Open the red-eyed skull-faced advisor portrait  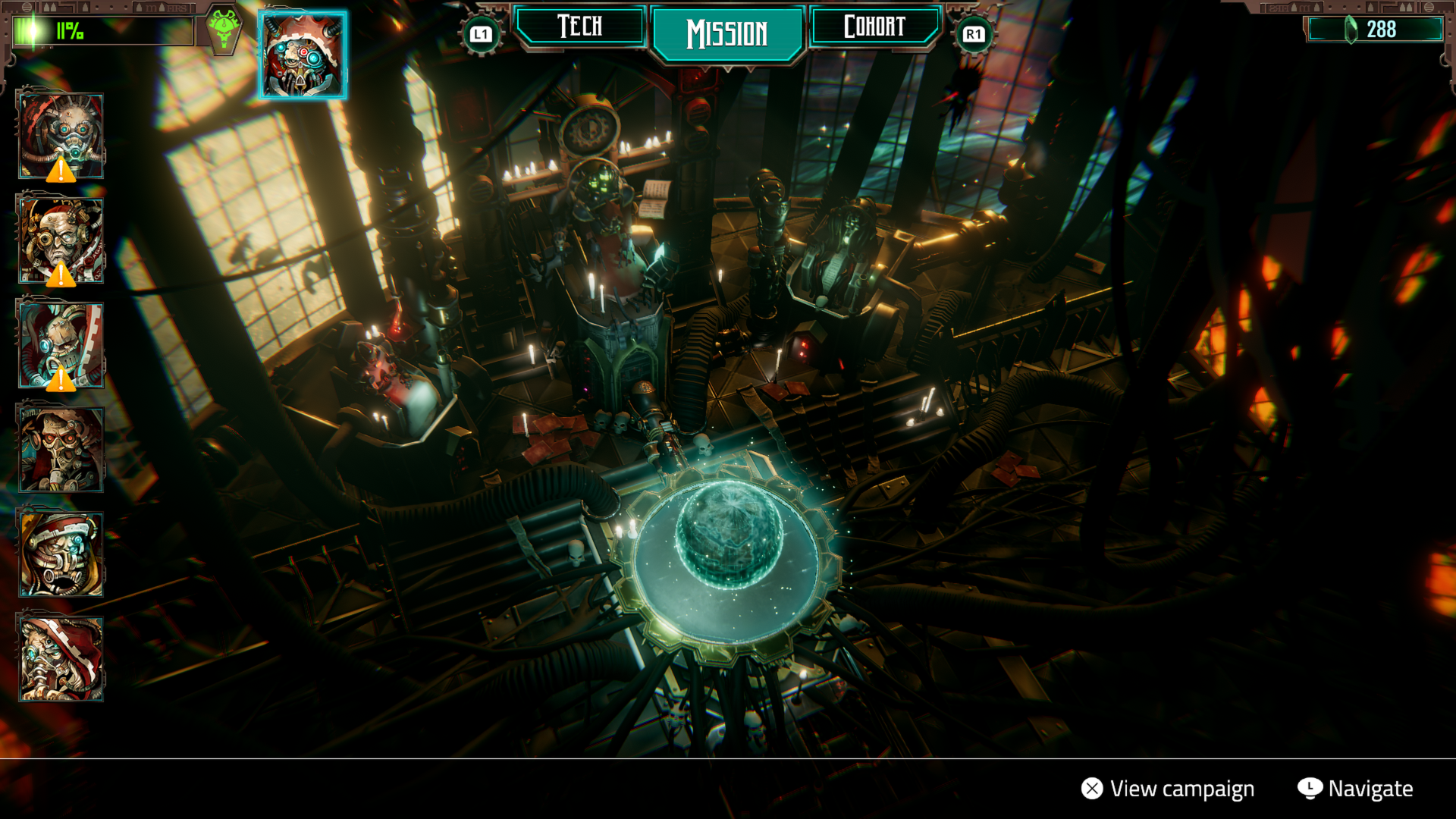(61, 450)
